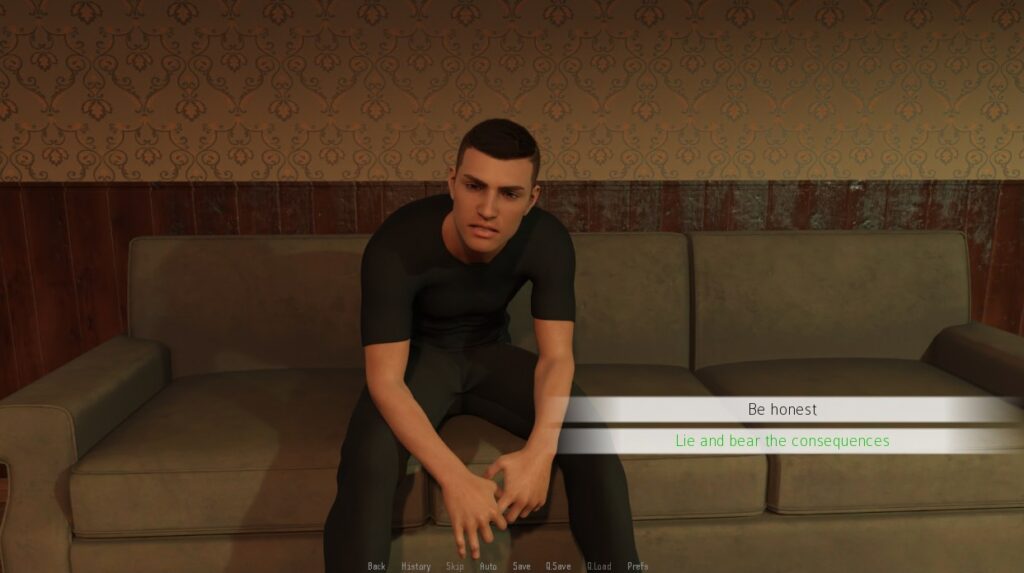Quick load with Q.Load
1024x573 pixels.
pos(599,566)
